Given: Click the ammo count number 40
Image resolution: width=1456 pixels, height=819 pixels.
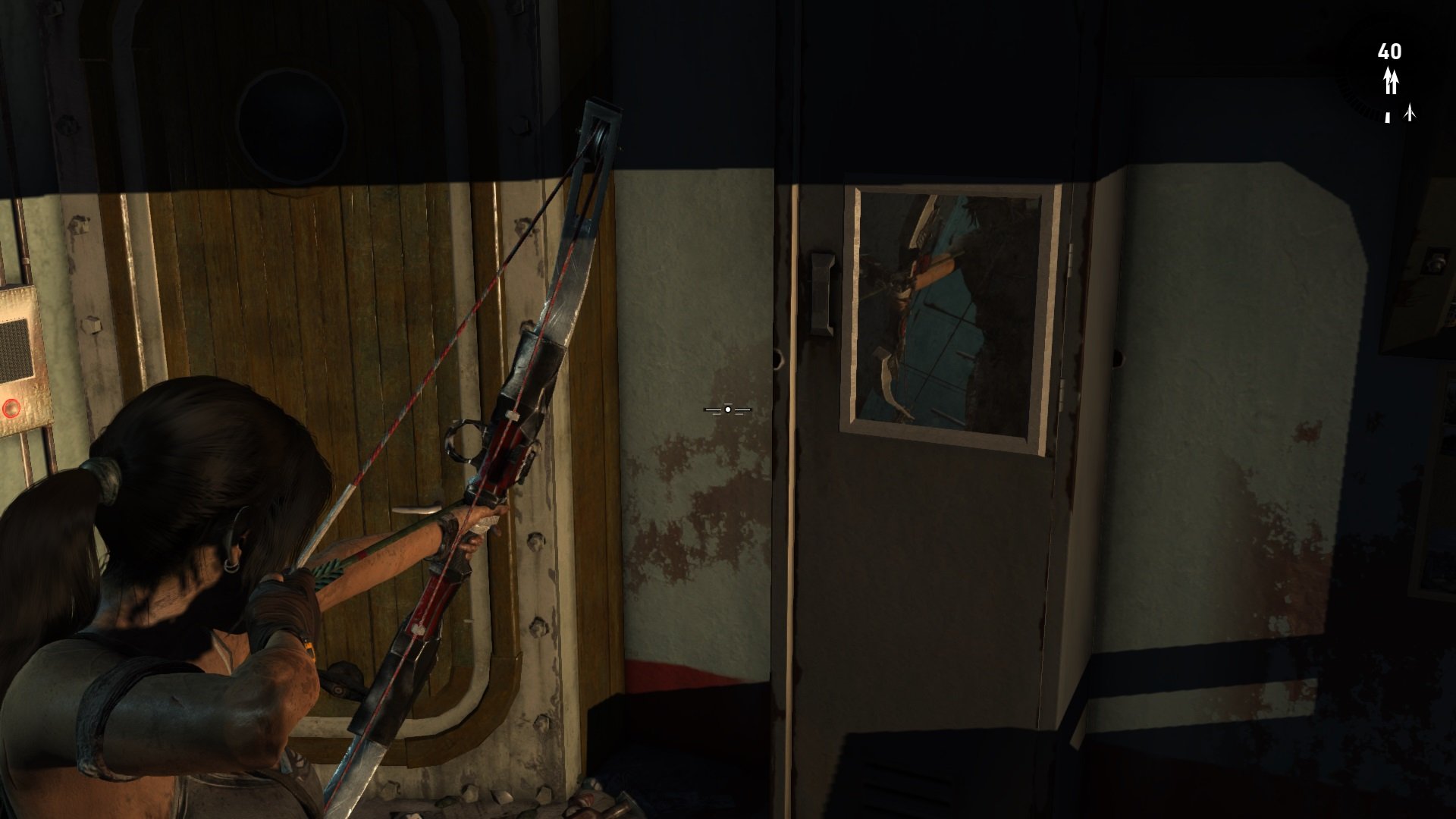Looking at the screenshot, I should click(1389, 51).
